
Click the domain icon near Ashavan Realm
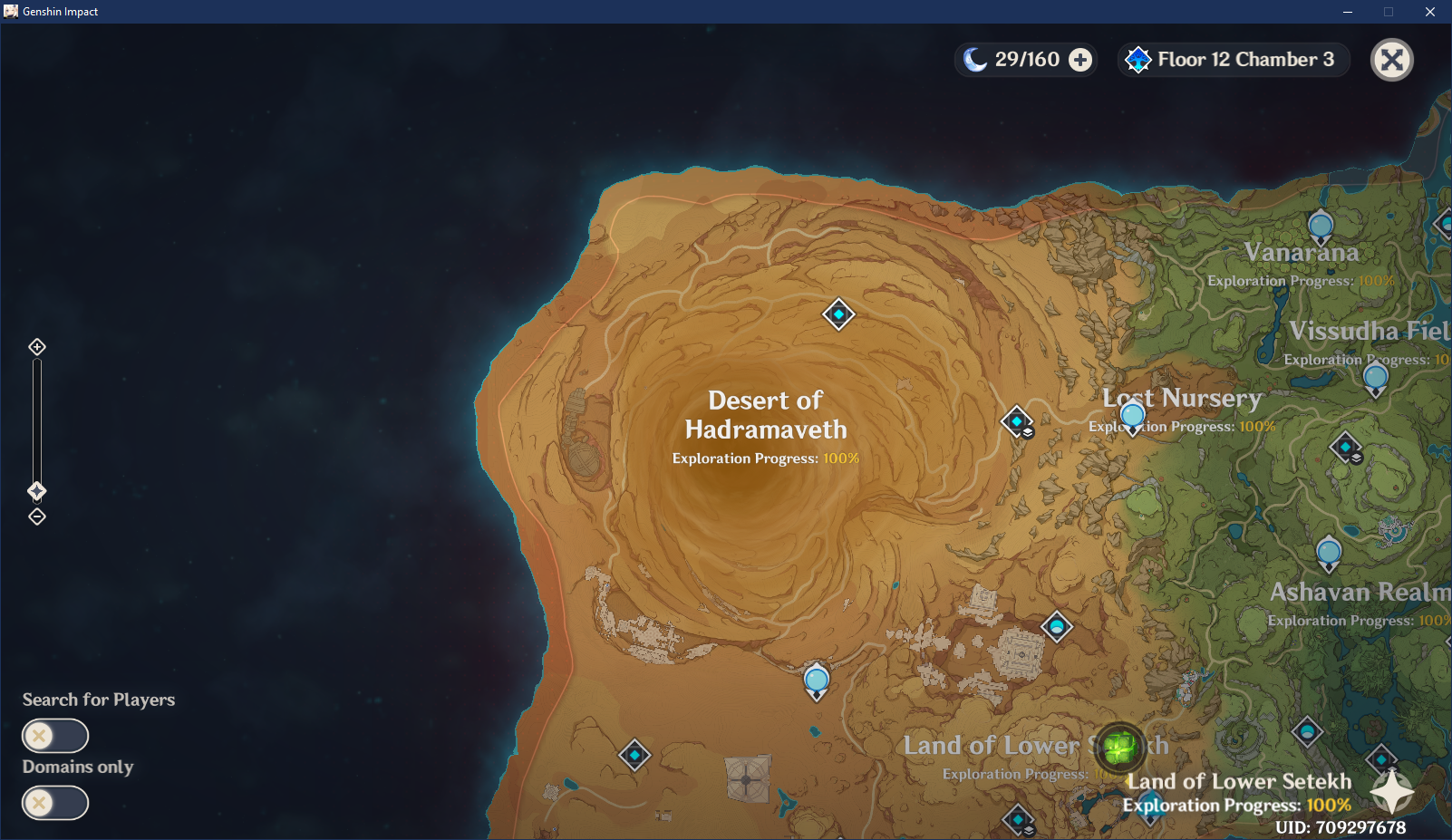tap(1346, 447)
